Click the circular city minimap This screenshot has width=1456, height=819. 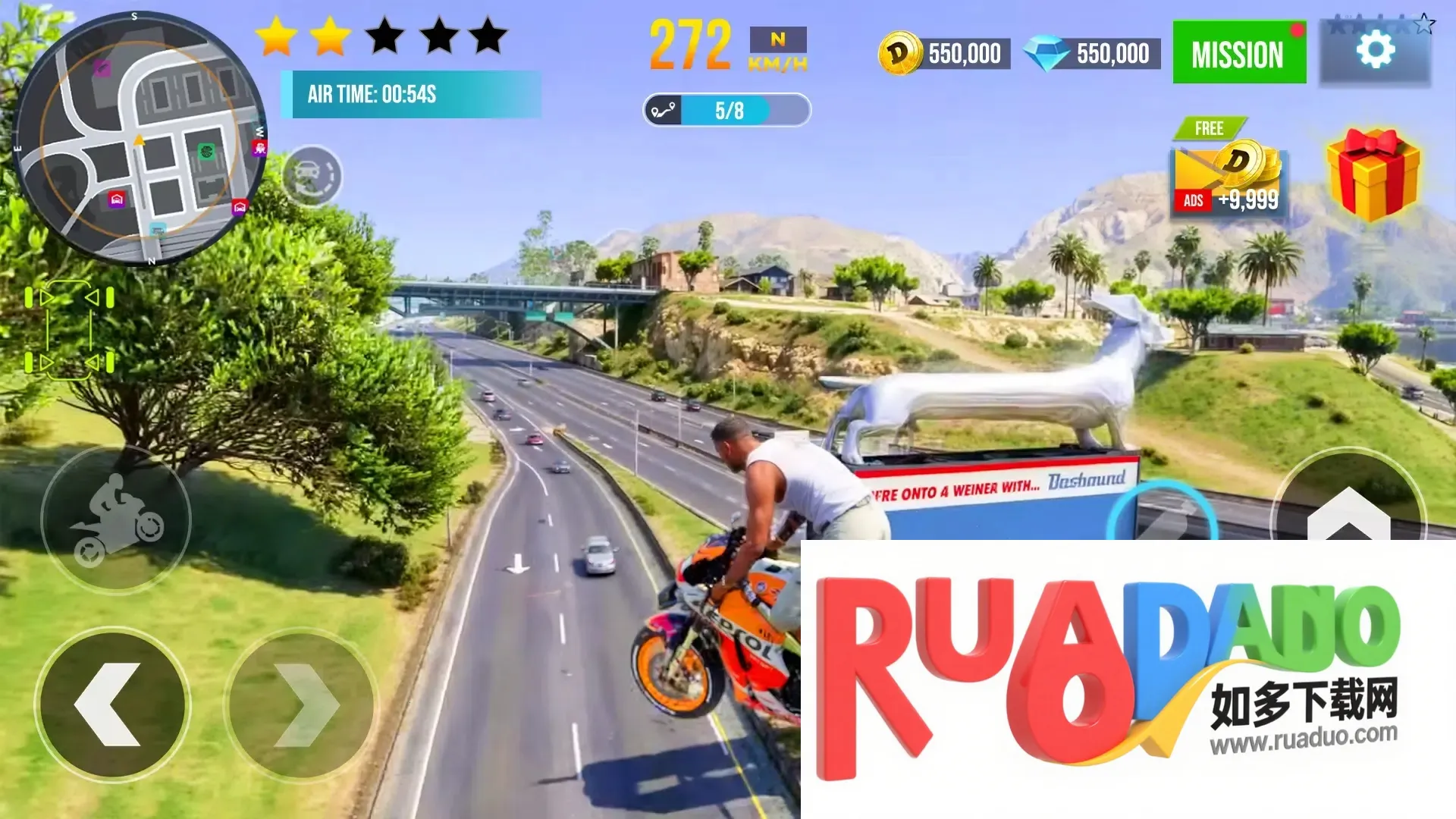click(x=140, y=139)
